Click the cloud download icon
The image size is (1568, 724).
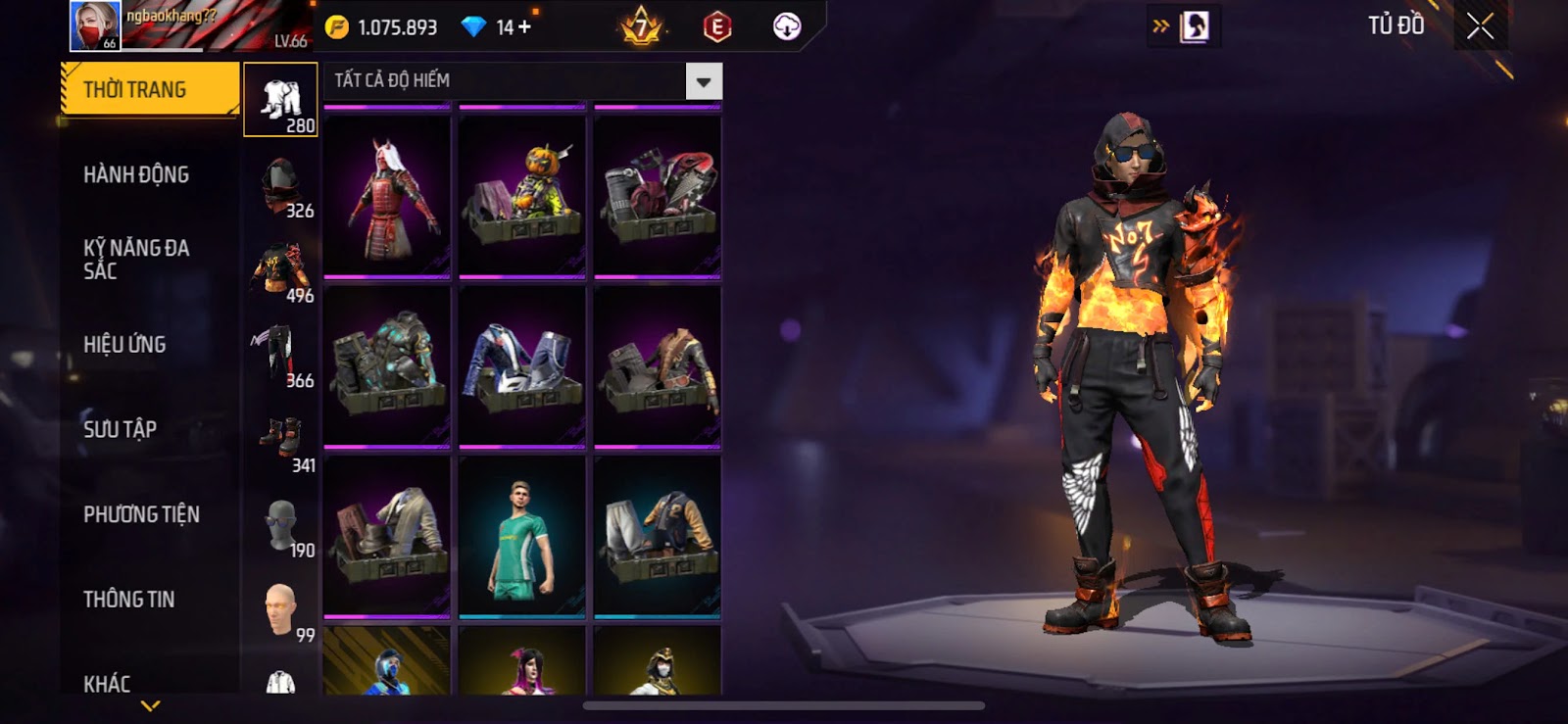point(786,26)
